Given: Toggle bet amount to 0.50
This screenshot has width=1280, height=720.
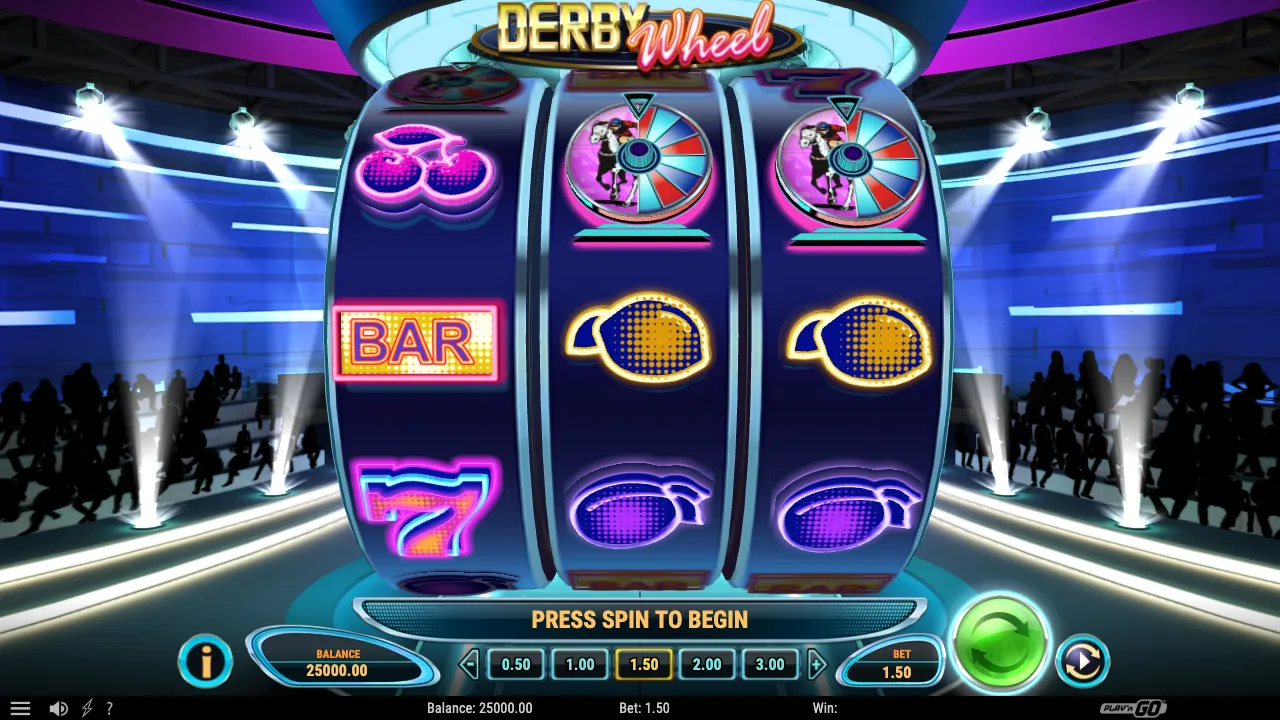Looking at the screenshot, I should 515,664.
